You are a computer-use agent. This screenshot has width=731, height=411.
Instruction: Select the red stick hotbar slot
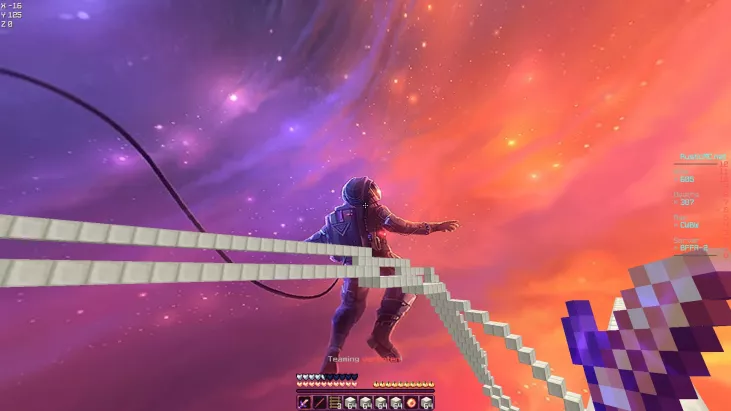point(319,402)
